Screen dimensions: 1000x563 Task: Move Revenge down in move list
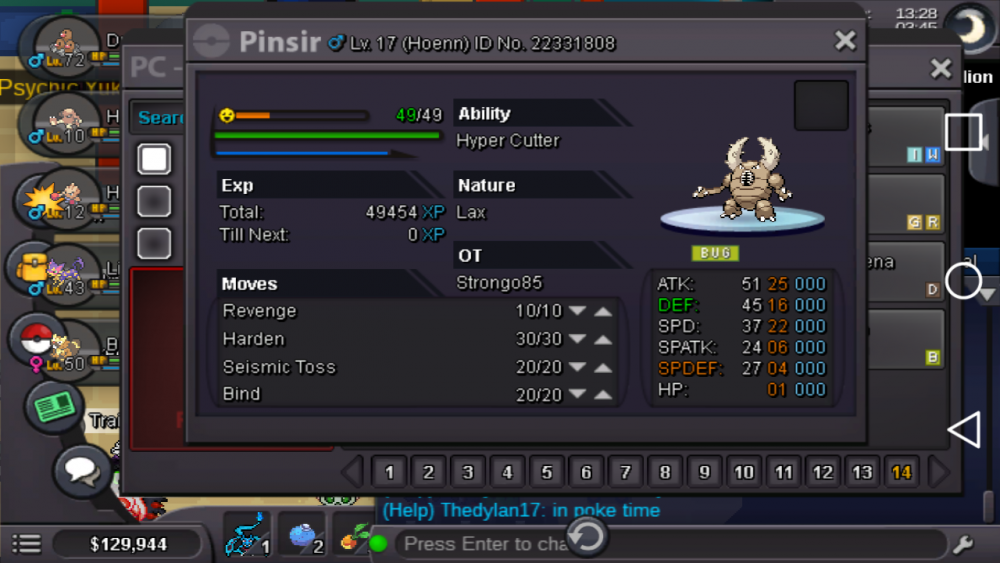coord(577,311)
